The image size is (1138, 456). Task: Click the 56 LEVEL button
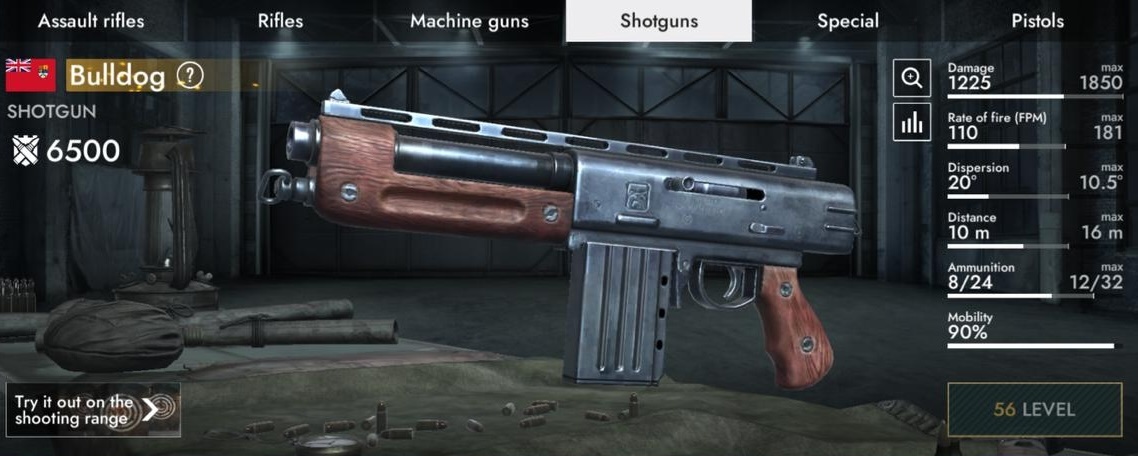[1034, 409]
